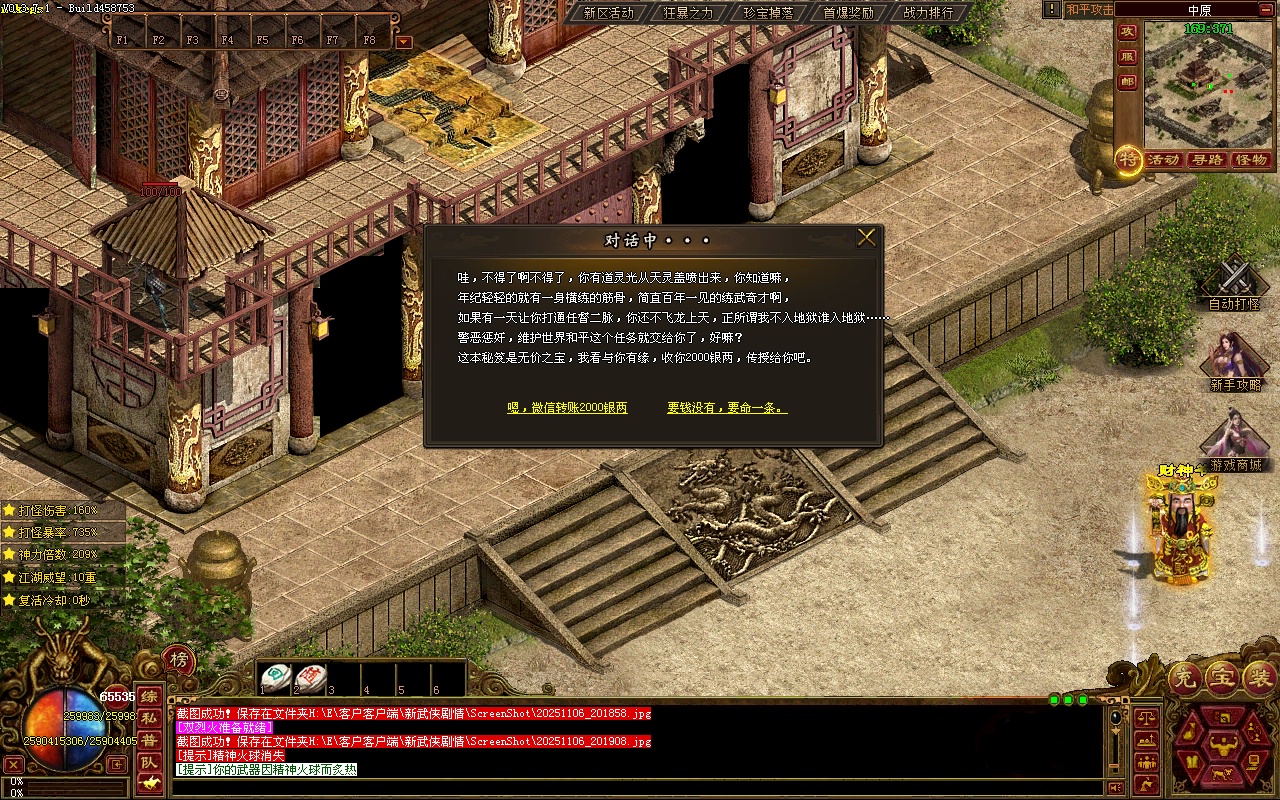Open the 狂暴之力 top menu
This screenshot has width=1280, height=800.
point(688,13)
